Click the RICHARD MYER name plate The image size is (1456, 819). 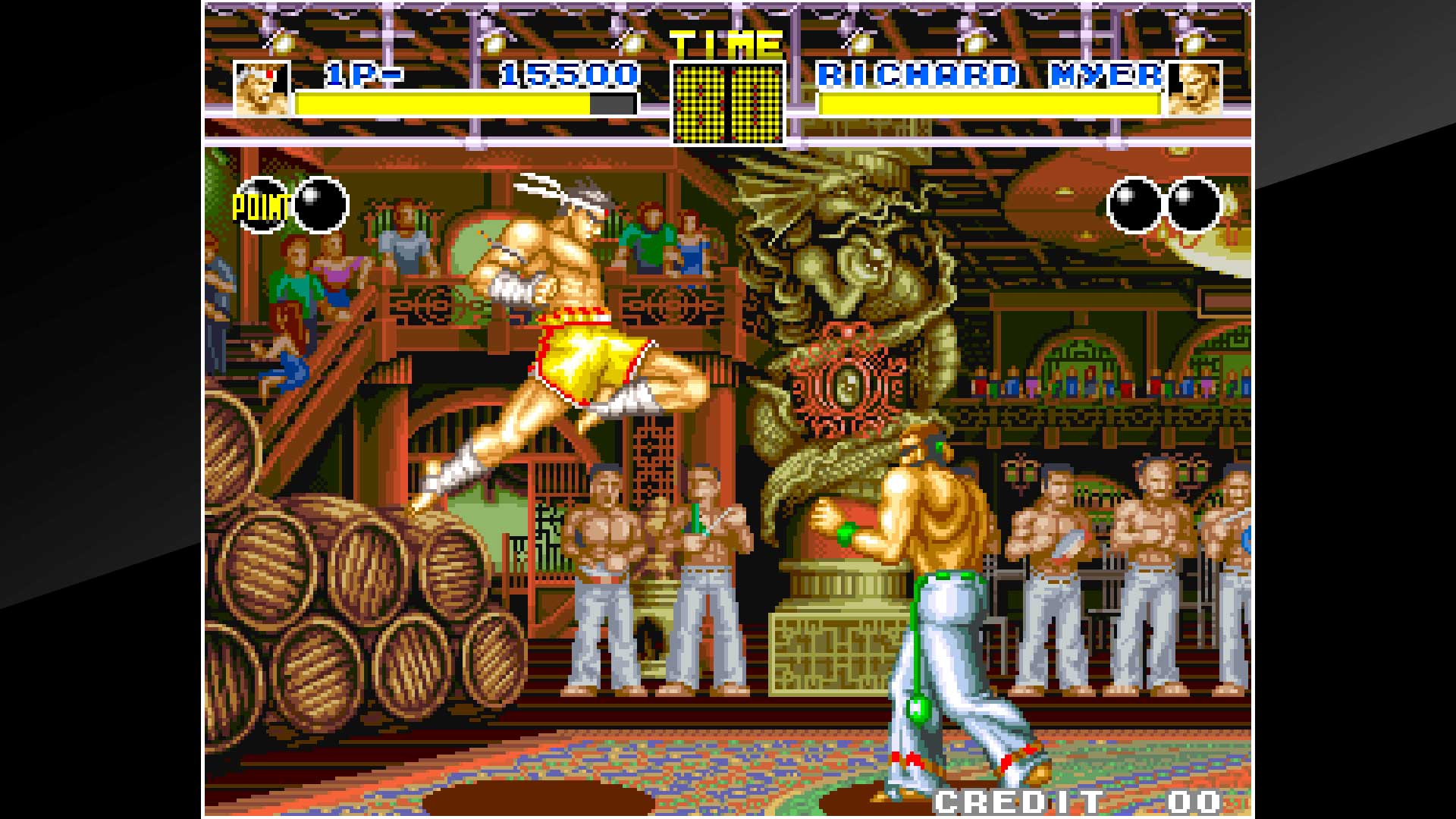pyautogui.click(x=990, y=76)
